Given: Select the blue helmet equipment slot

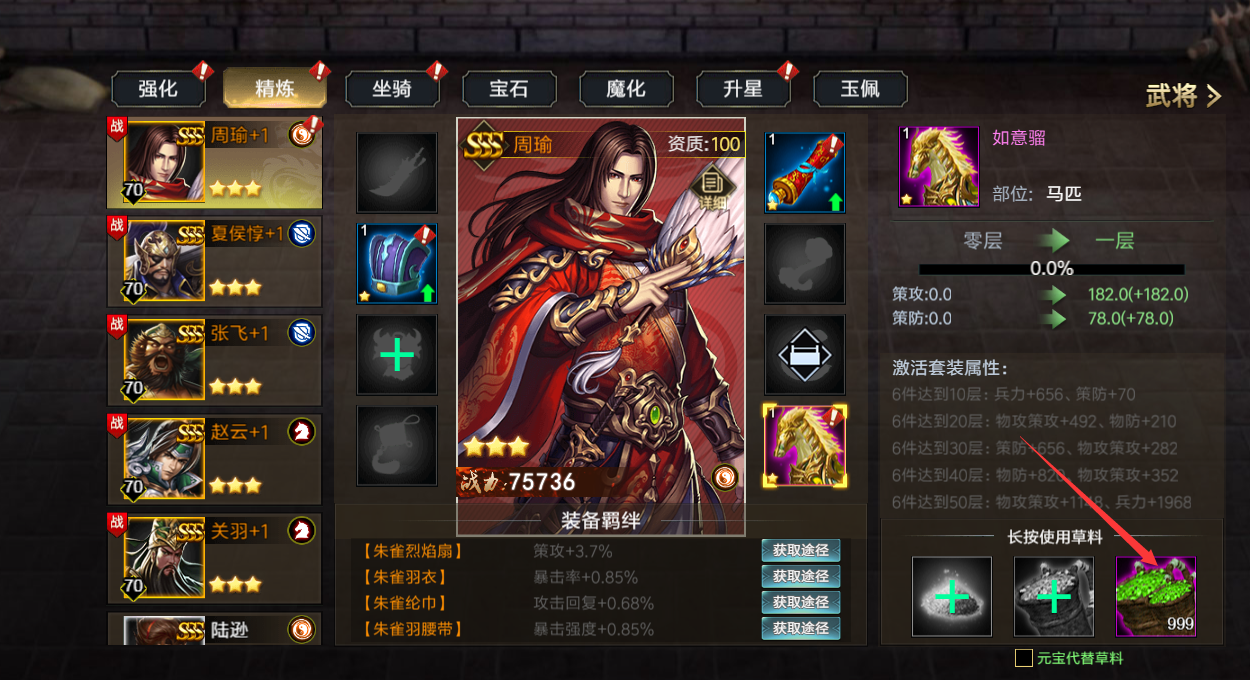Looking at the screenshot, I should click(x=397, y=264).
